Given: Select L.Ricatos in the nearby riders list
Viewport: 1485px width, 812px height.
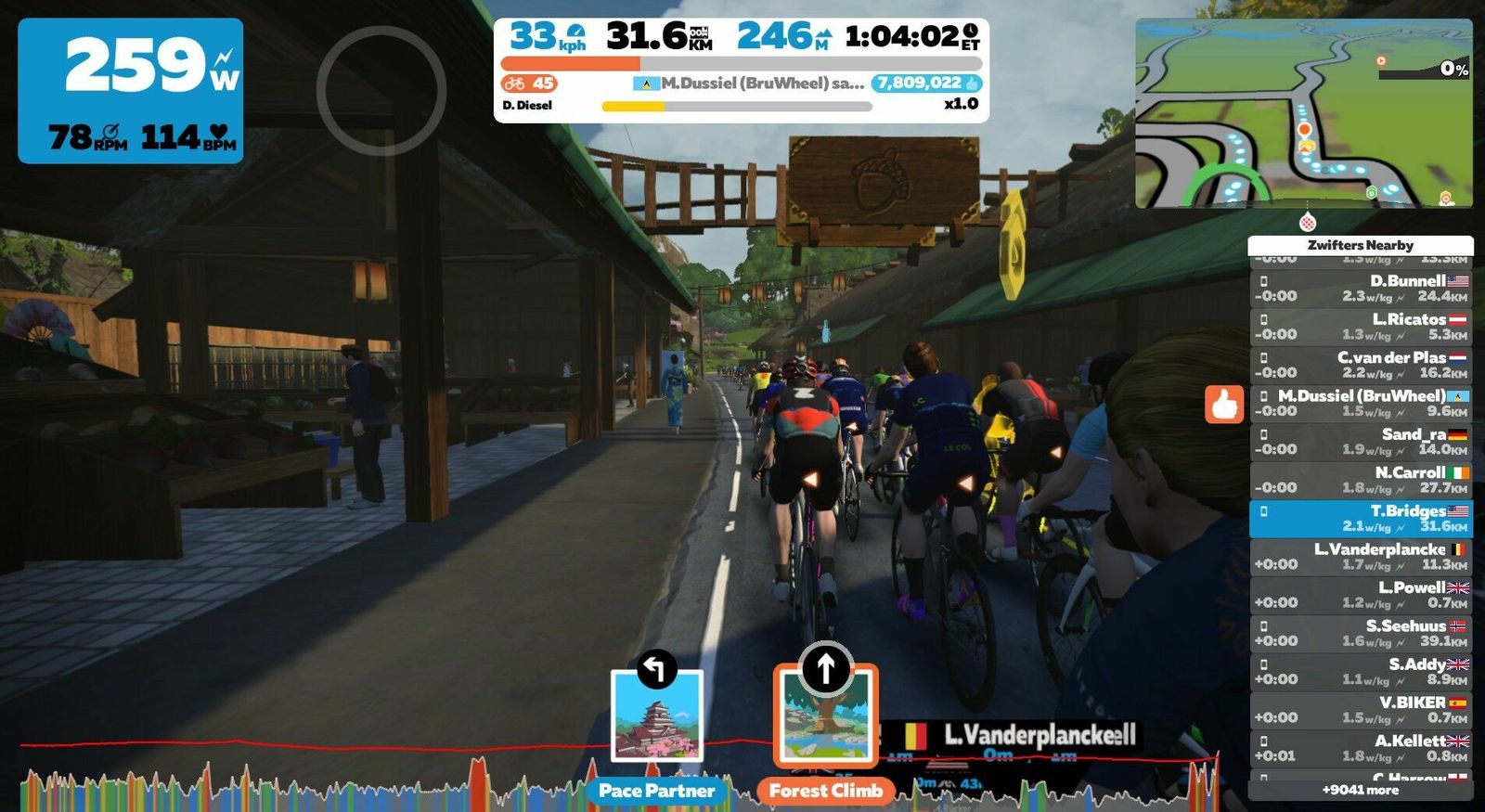Looking at the screenshot, I should 1361,327.
